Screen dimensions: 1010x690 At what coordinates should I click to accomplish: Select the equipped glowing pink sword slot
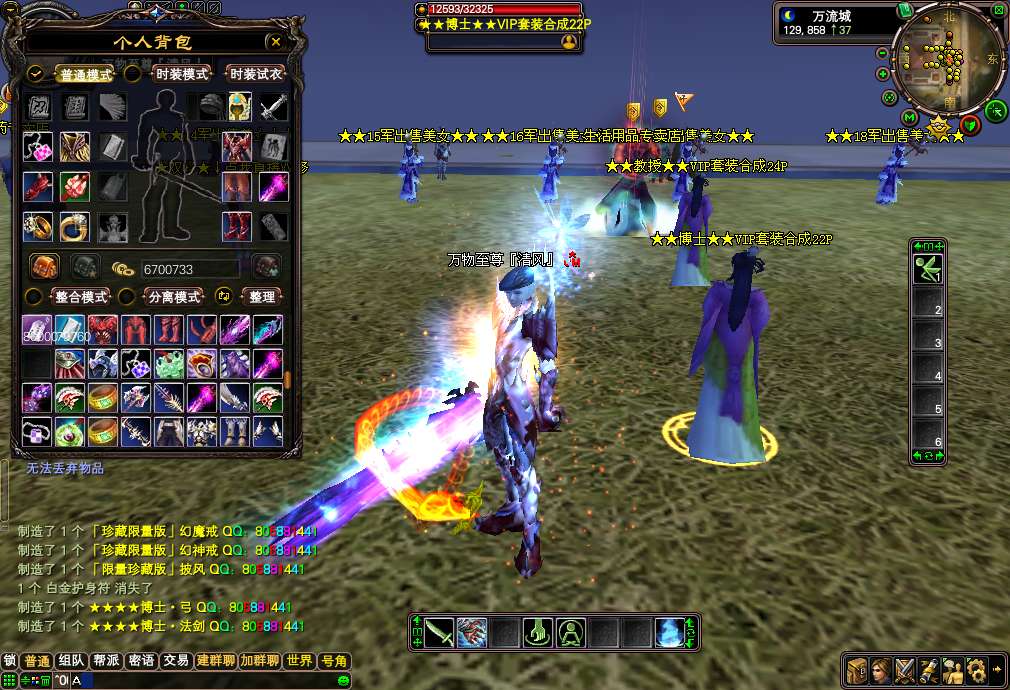(274, 186)
